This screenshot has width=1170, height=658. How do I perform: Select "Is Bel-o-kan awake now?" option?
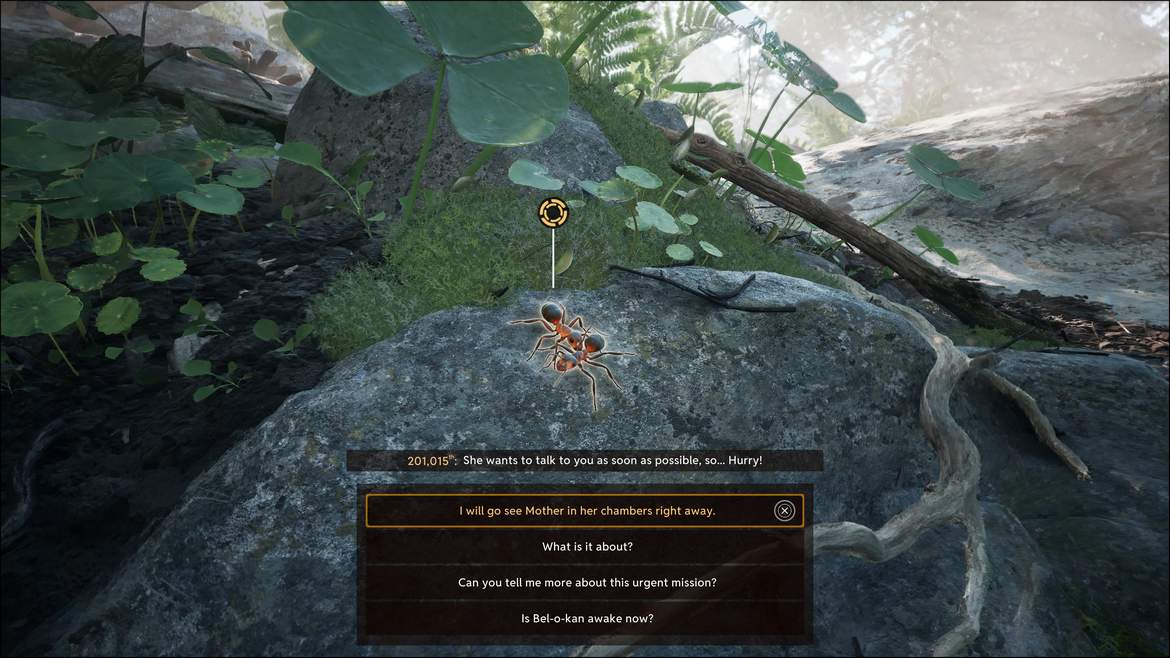586,619
